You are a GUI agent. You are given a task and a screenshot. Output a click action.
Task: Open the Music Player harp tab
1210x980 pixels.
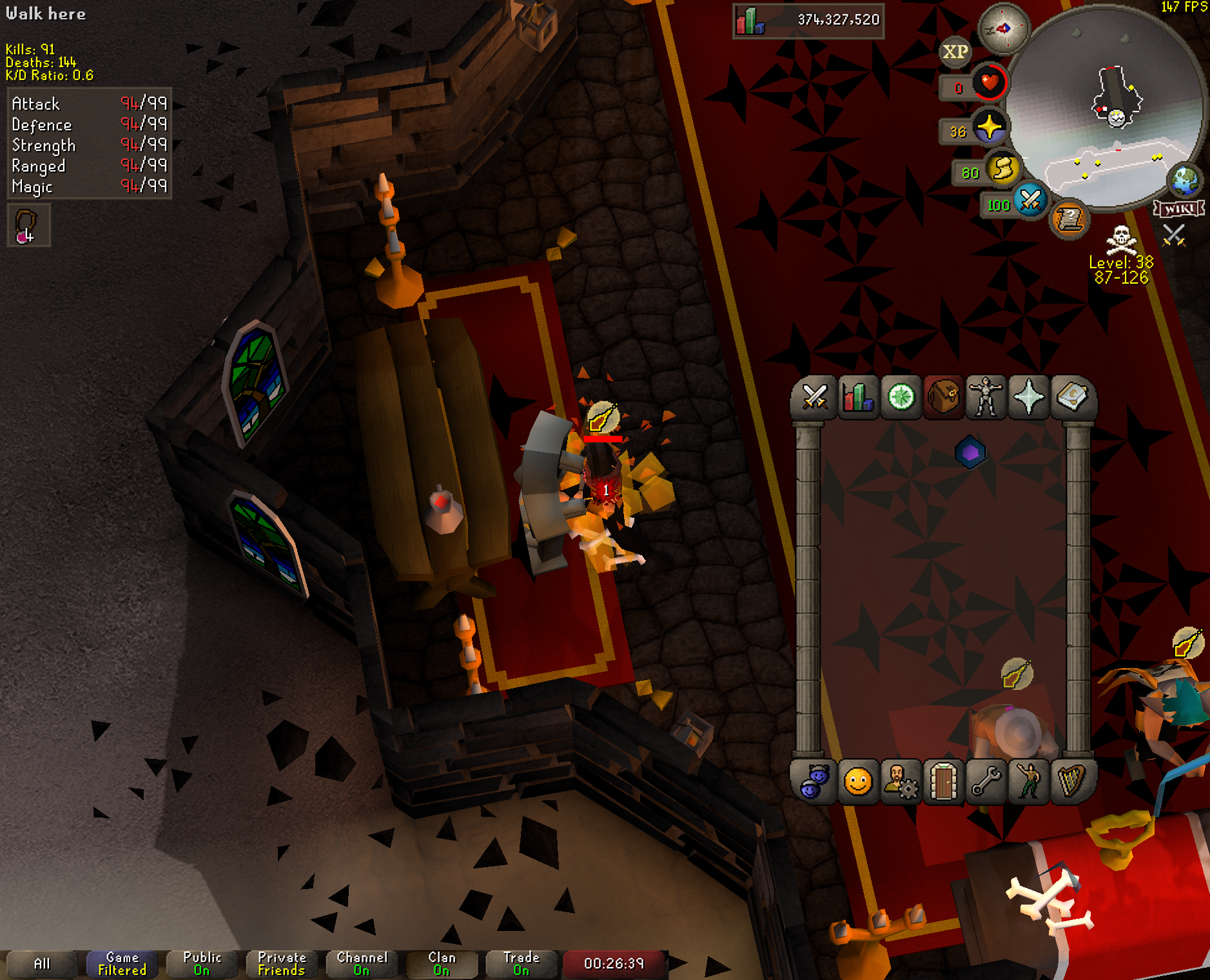1071,783
